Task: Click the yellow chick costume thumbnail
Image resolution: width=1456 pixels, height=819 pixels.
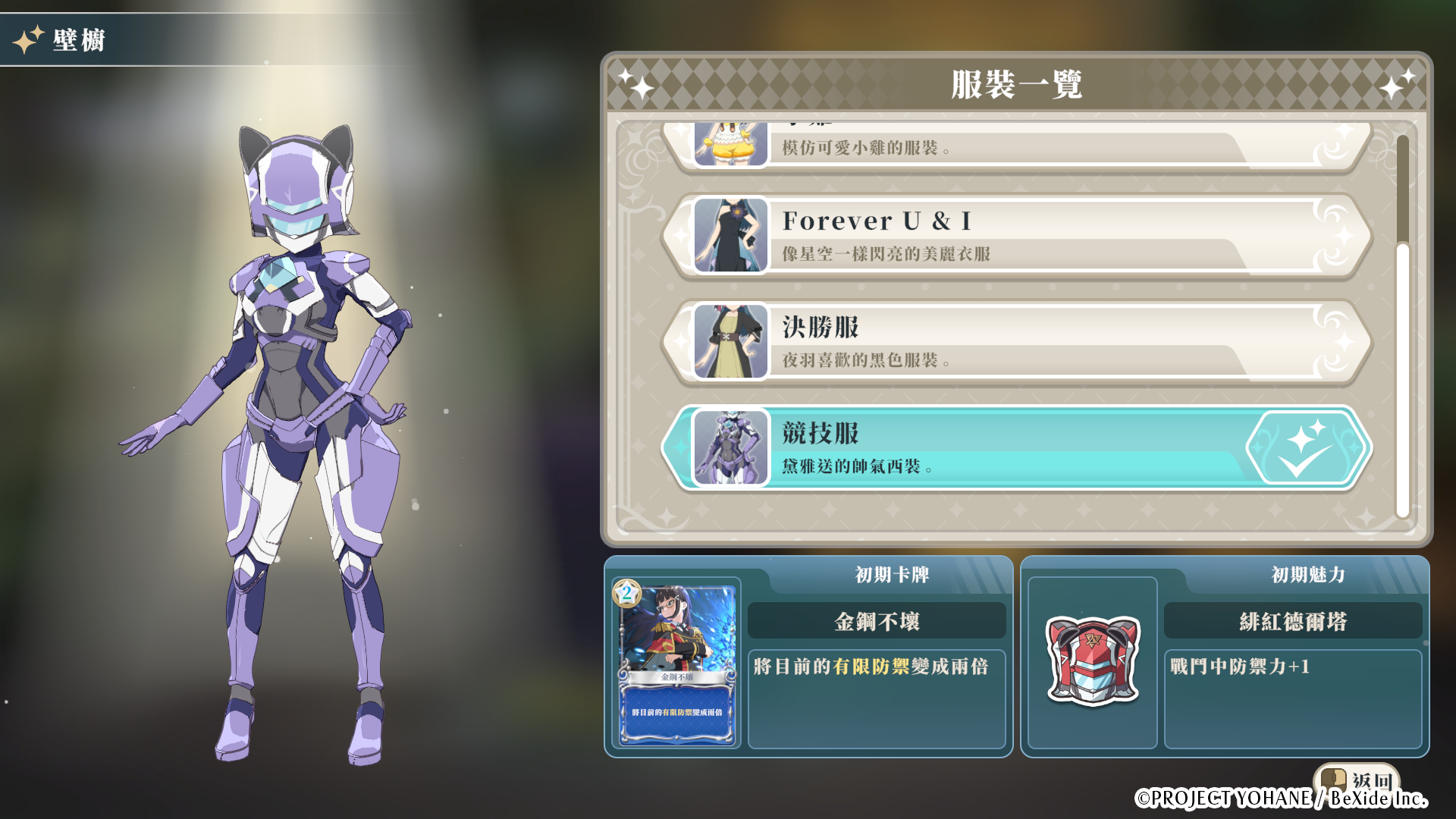Action: coord(730,146)
